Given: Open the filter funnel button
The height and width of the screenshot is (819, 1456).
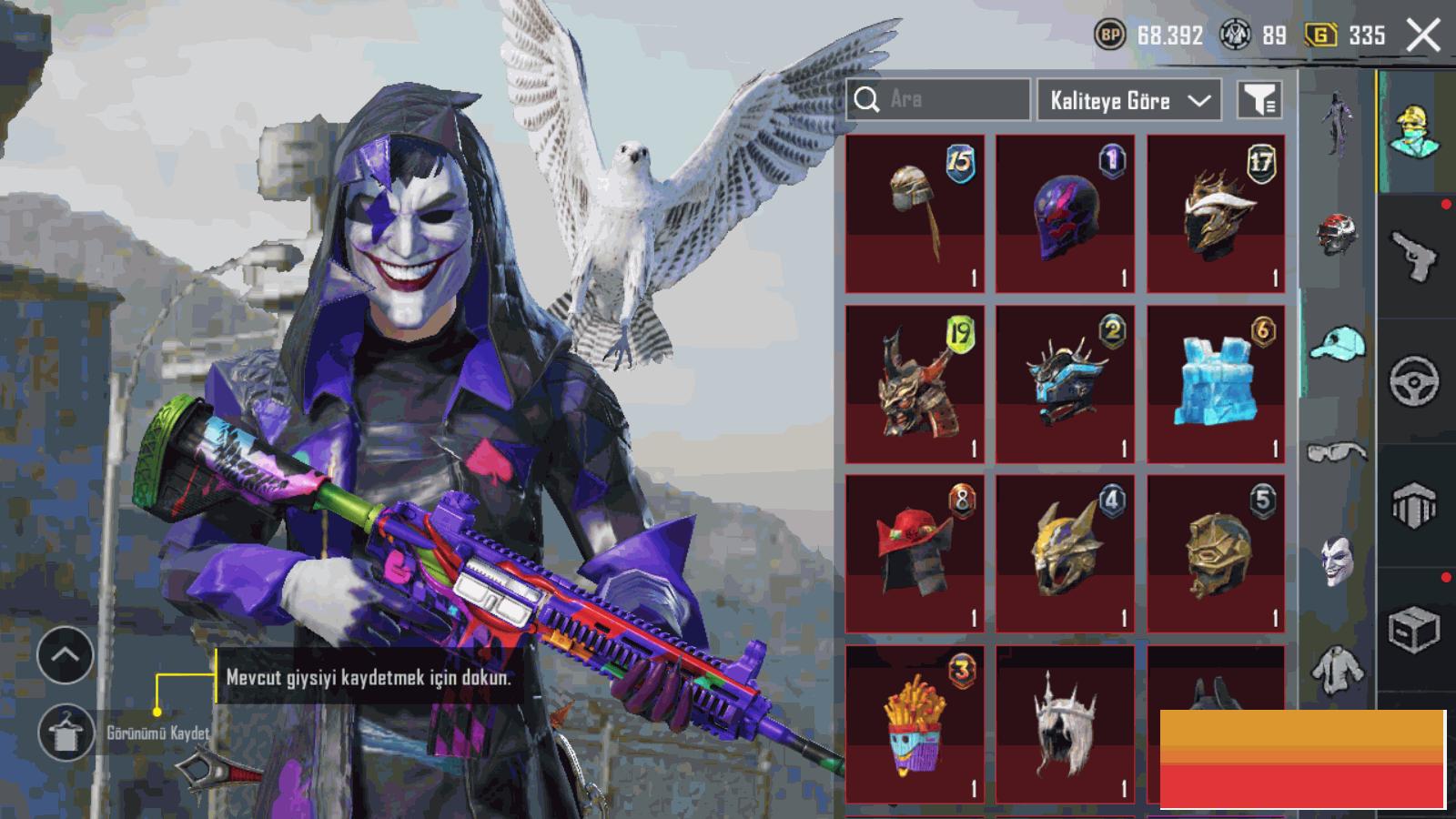Looking at the screenshot, I should pos(1259,100).
